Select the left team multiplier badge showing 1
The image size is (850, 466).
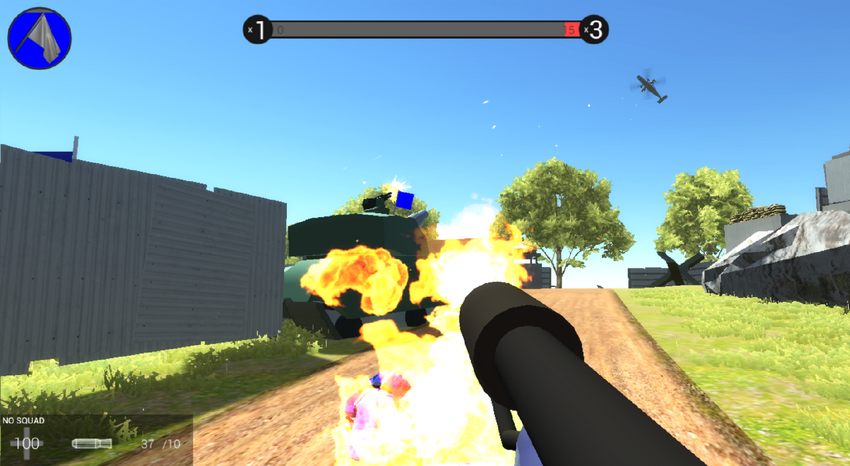[258, 30]
